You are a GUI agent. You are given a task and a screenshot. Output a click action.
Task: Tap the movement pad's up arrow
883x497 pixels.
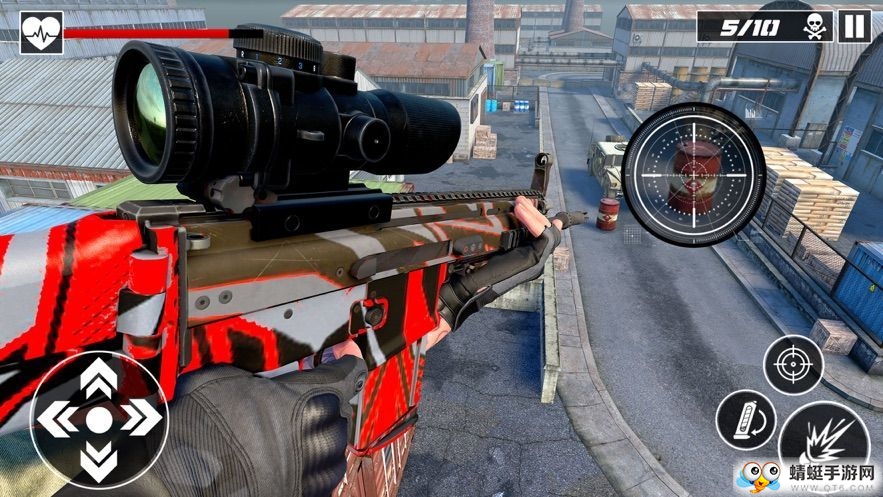pyautogui.click(x=98, y=378)
